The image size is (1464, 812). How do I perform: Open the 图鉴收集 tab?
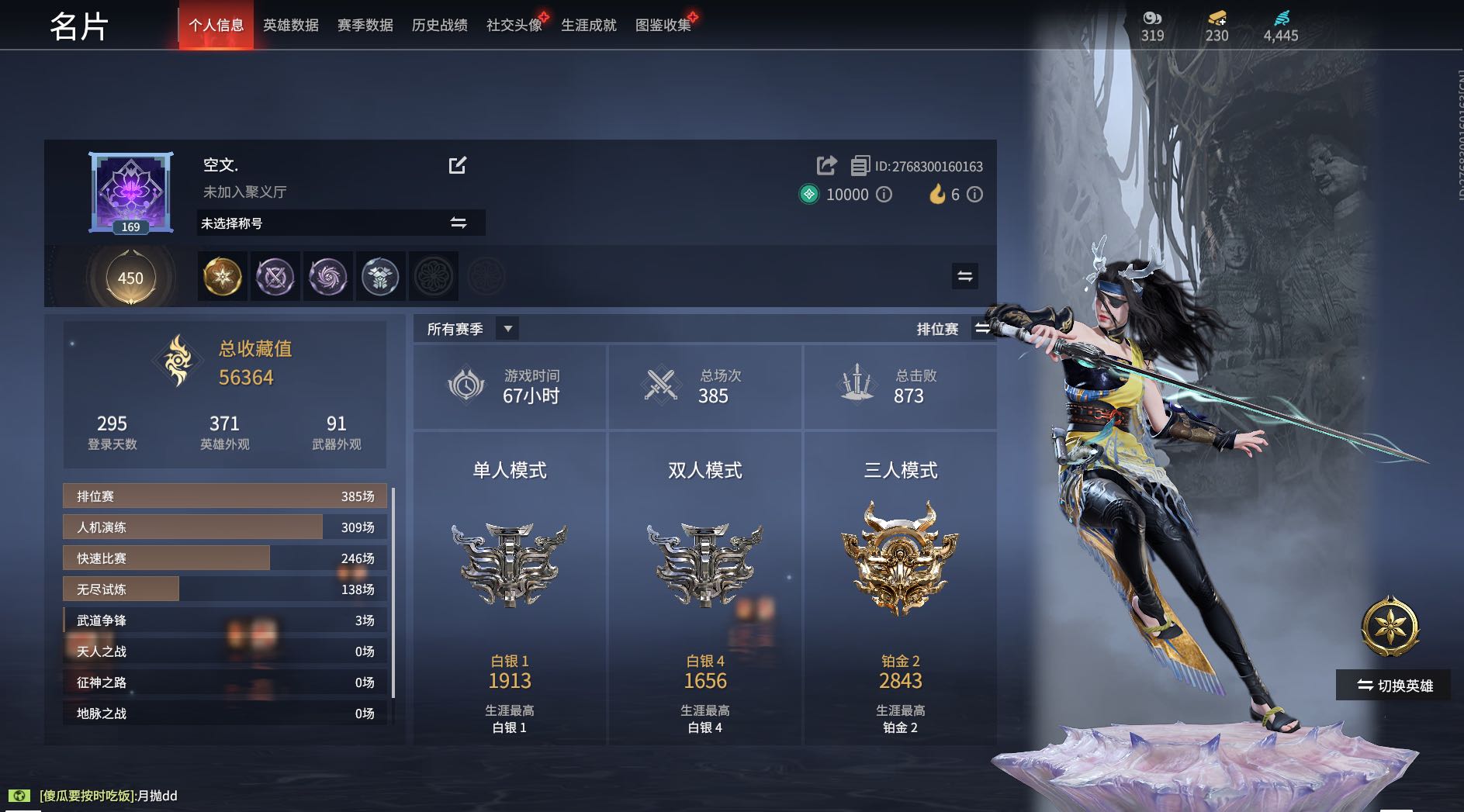click(663, 26)
